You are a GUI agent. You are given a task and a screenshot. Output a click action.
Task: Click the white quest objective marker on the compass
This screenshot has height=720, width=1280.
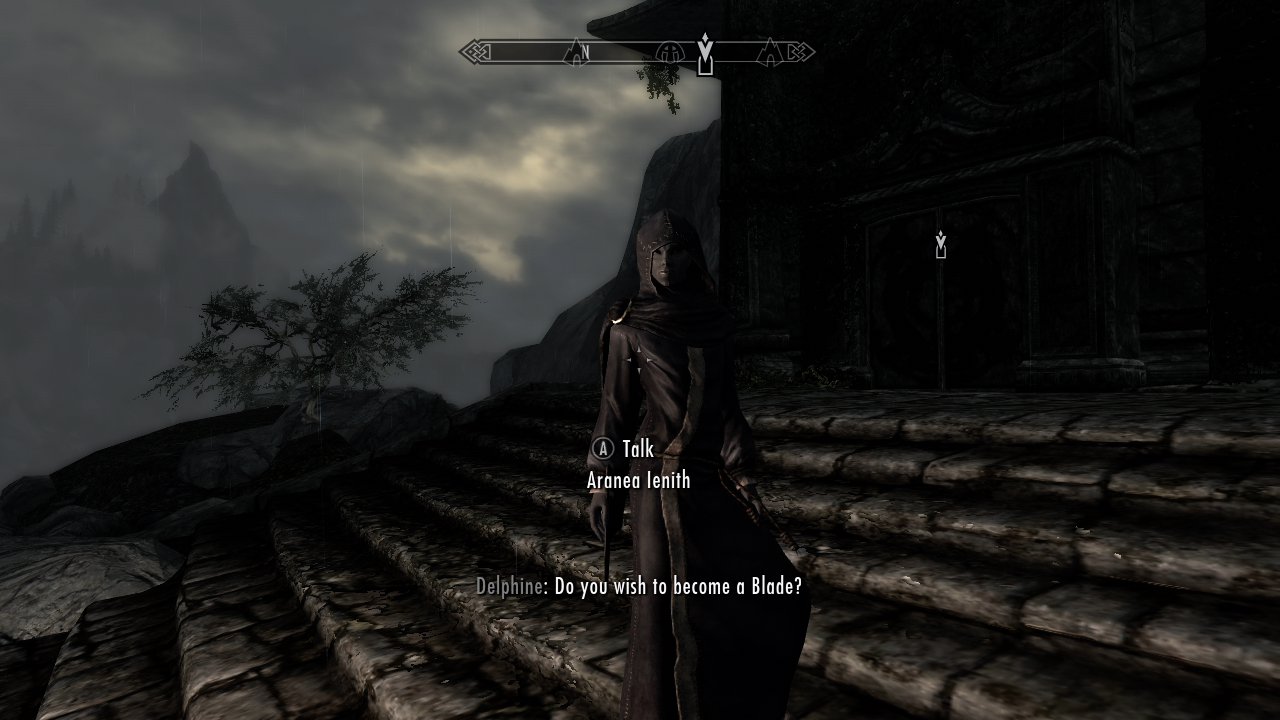pos(705,45)
